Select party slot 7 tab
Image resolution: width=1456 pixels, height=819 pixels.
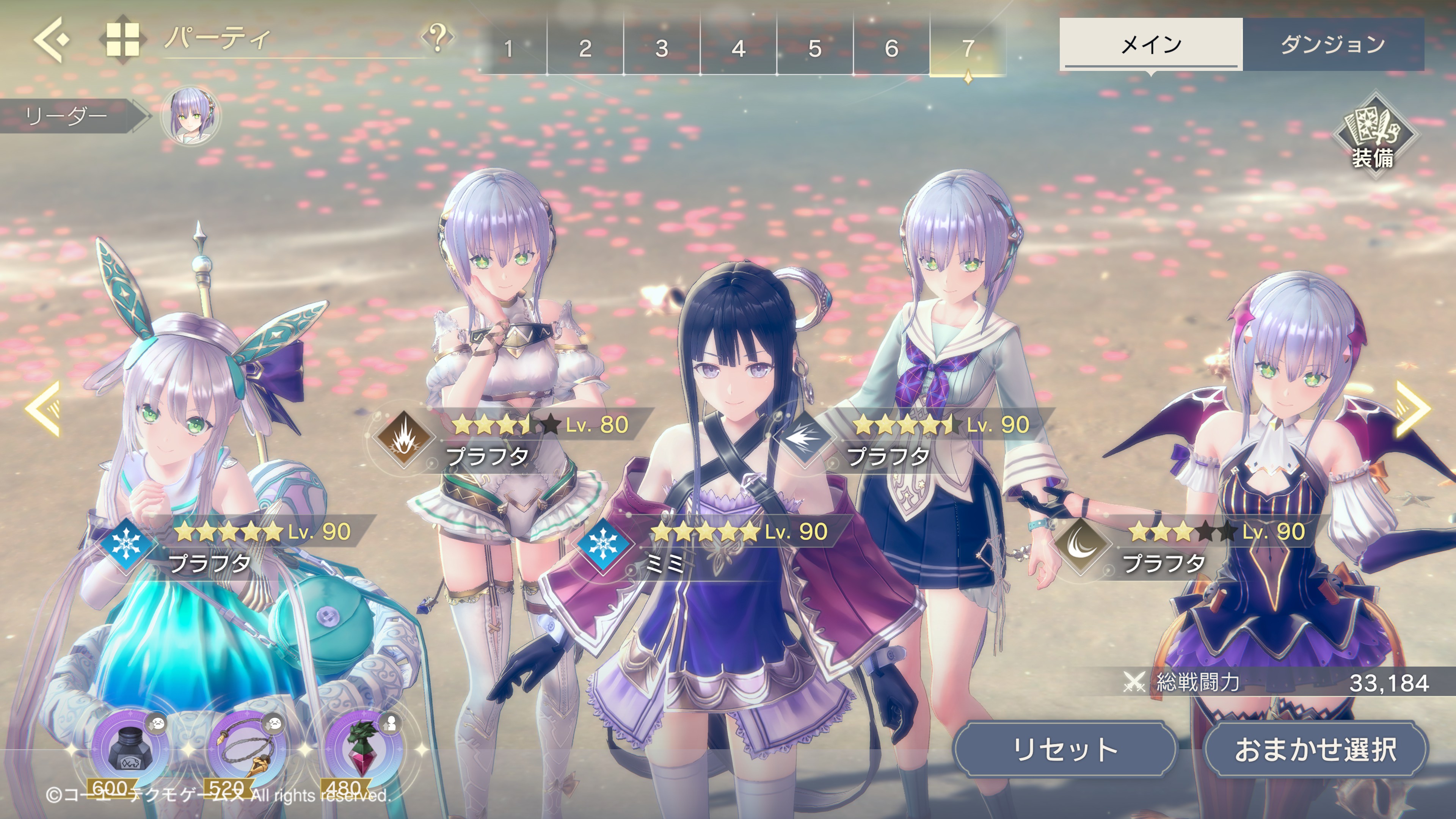[x=968, y=48]
